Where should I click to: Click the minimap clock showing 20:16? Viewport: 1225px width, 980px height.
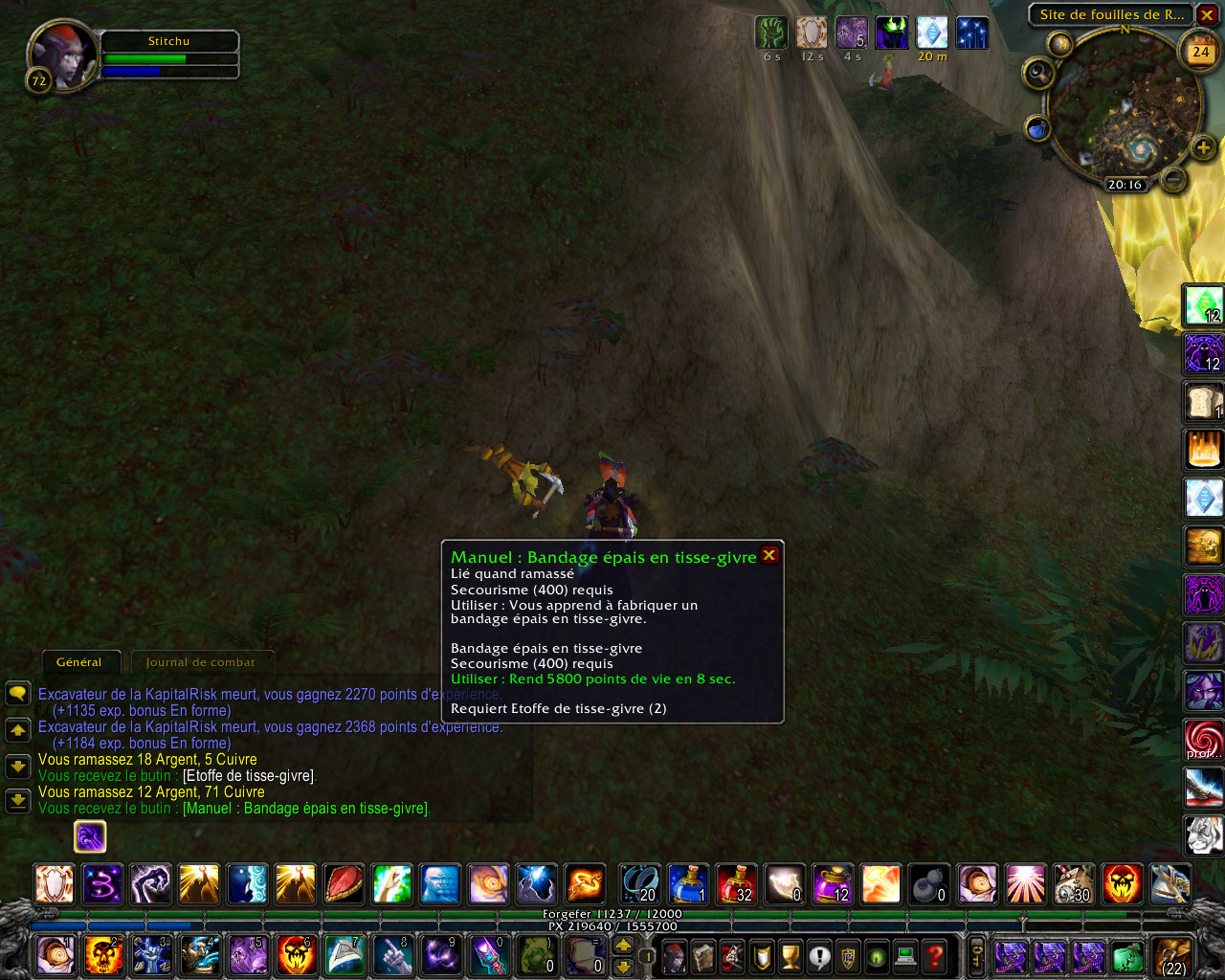point(1125,185)
